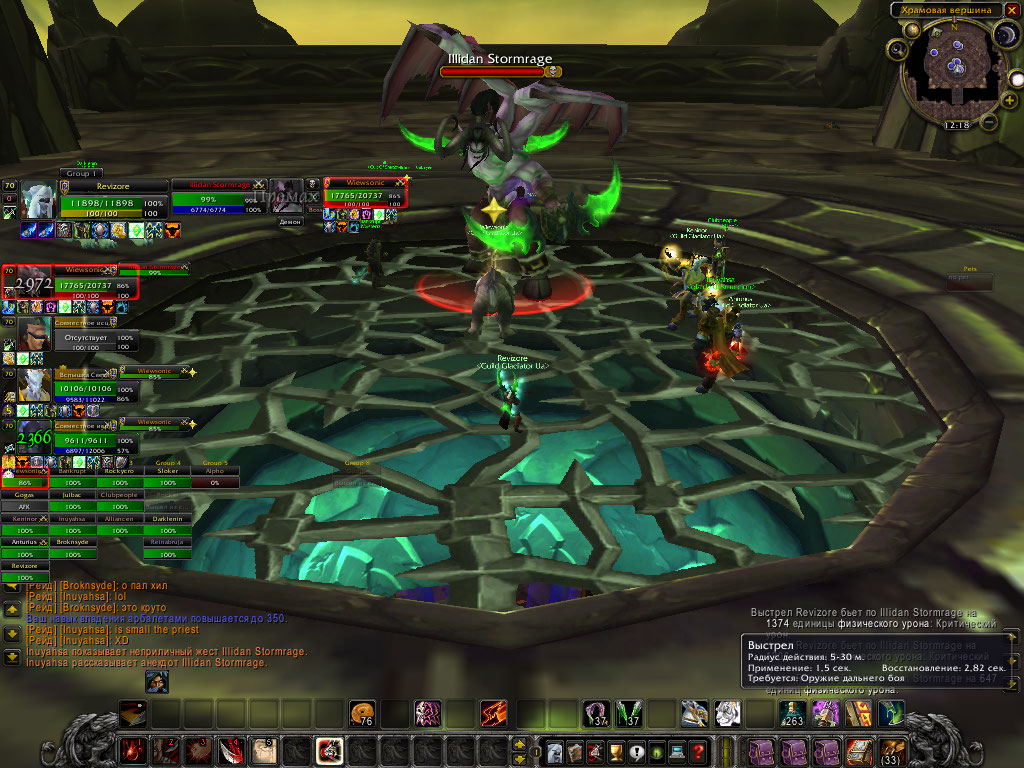Screen dimensions: 1024x768
Task: Select raid member Darklenin's frame
Action: tap(166, 518)
